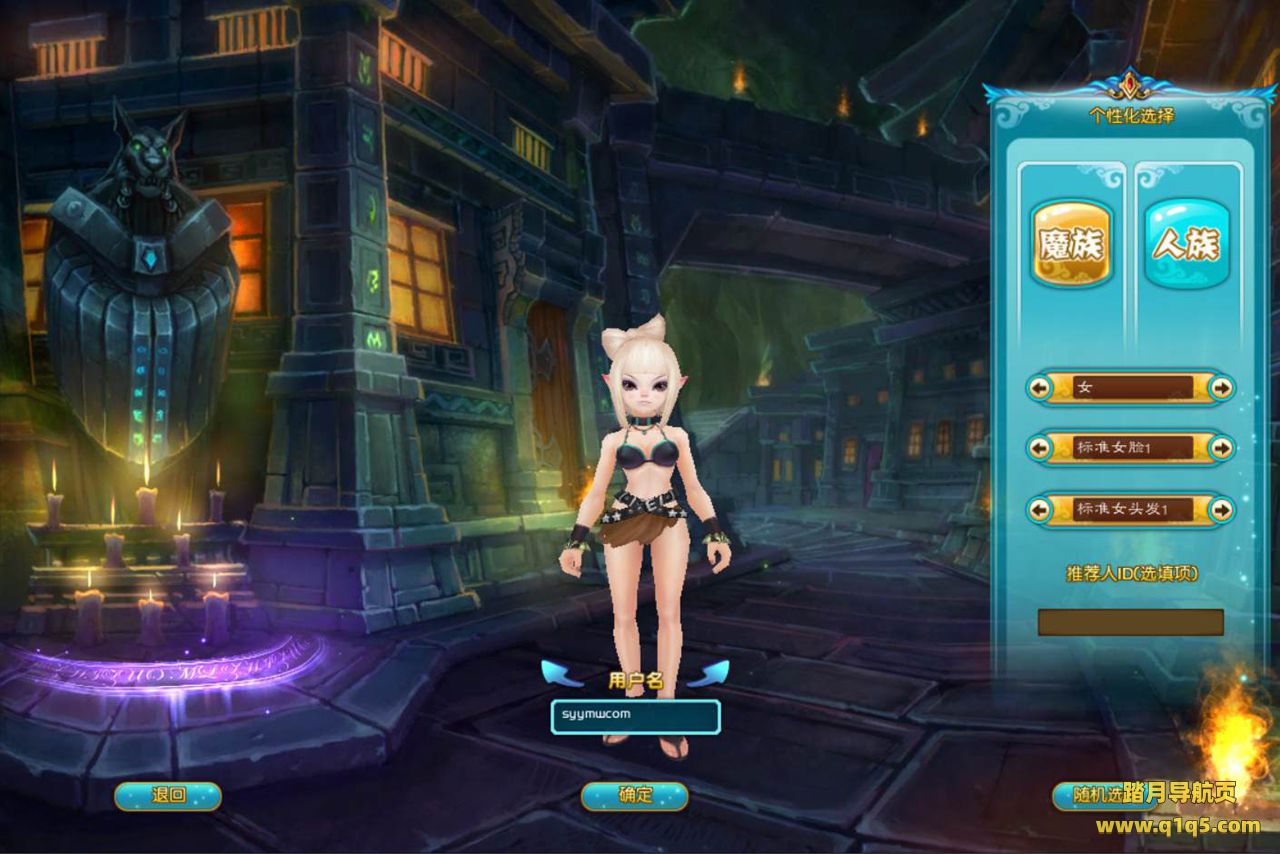Viewport: 1280px width, 854px height.
Task: Click right arrow on the gender 女 selector
Action: [x=1221, y=387]
